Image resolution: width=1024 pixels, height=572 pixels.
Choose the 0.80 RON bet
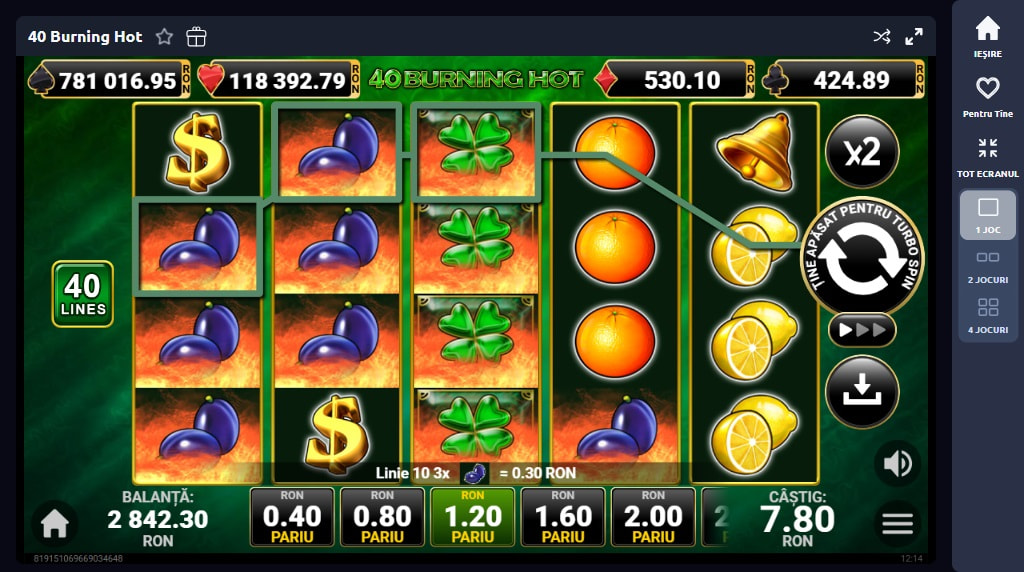point(382,517)
